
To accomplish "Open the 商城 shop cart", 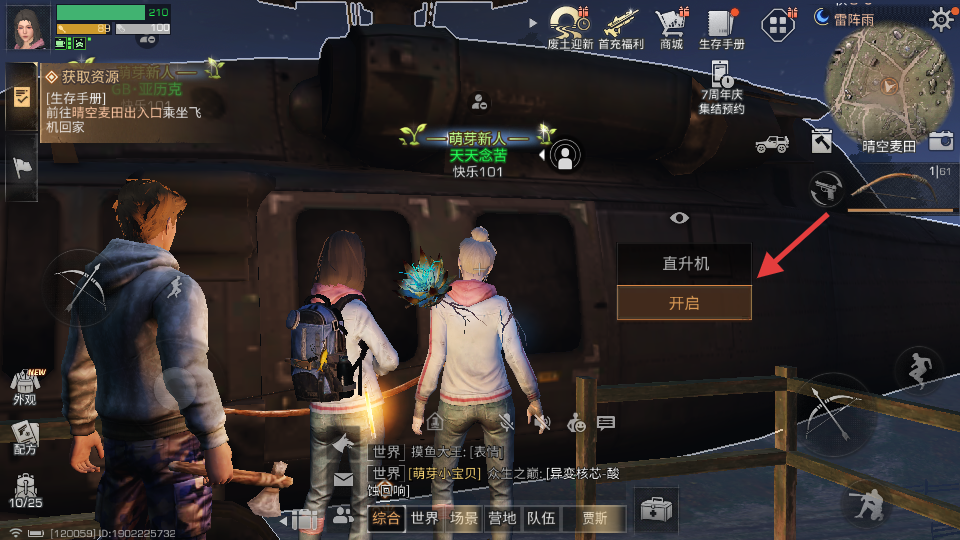I will (x=670, y=26).
